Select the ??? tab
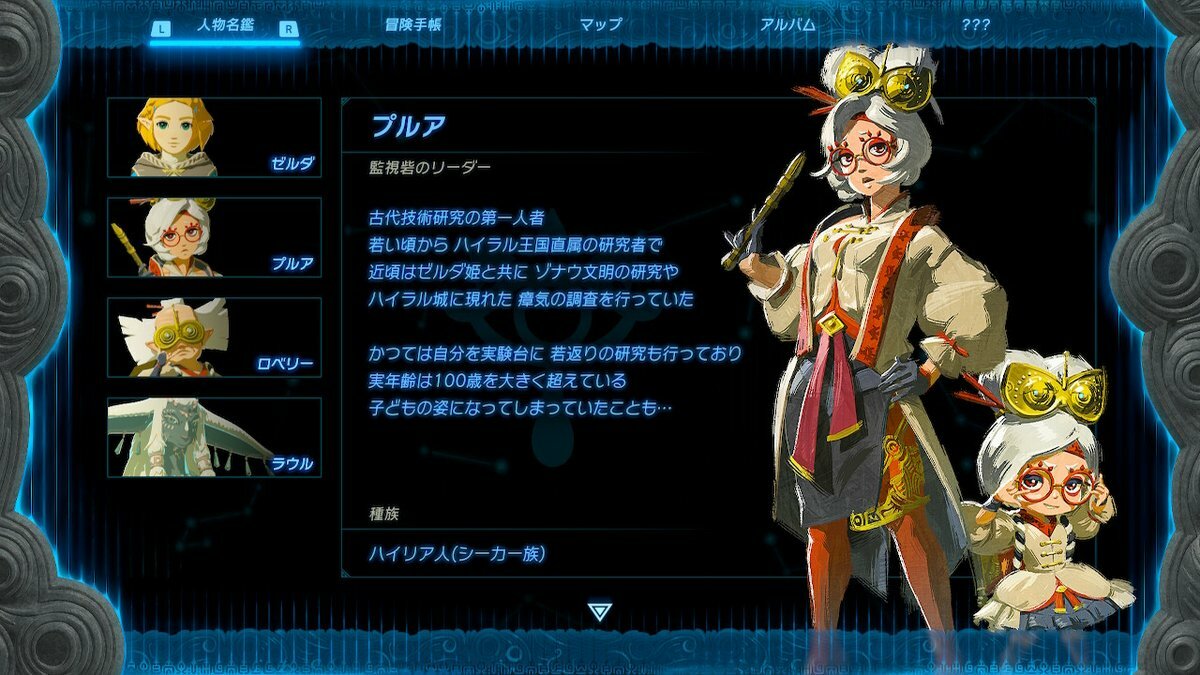This screenshot has height=675, width=1200. (x=975, y=25)
